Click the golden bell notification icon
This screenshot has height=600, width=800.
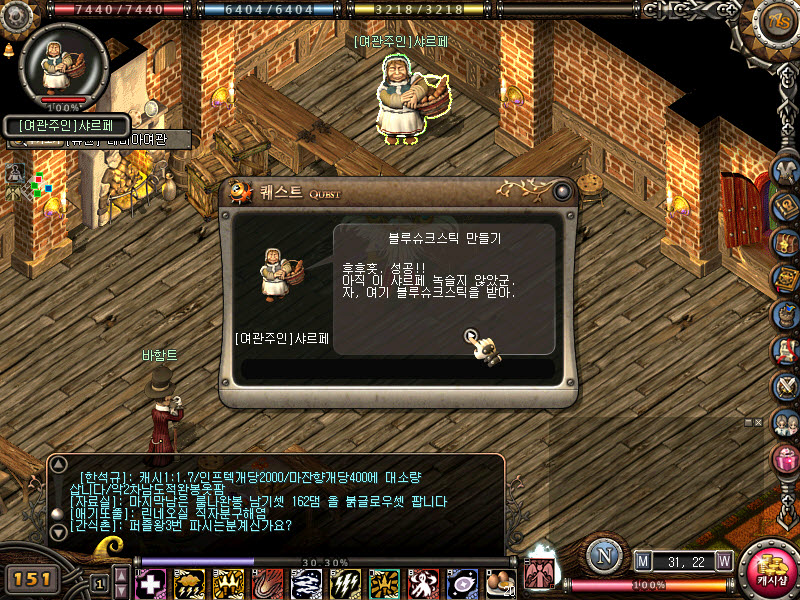tap(8, 49)
